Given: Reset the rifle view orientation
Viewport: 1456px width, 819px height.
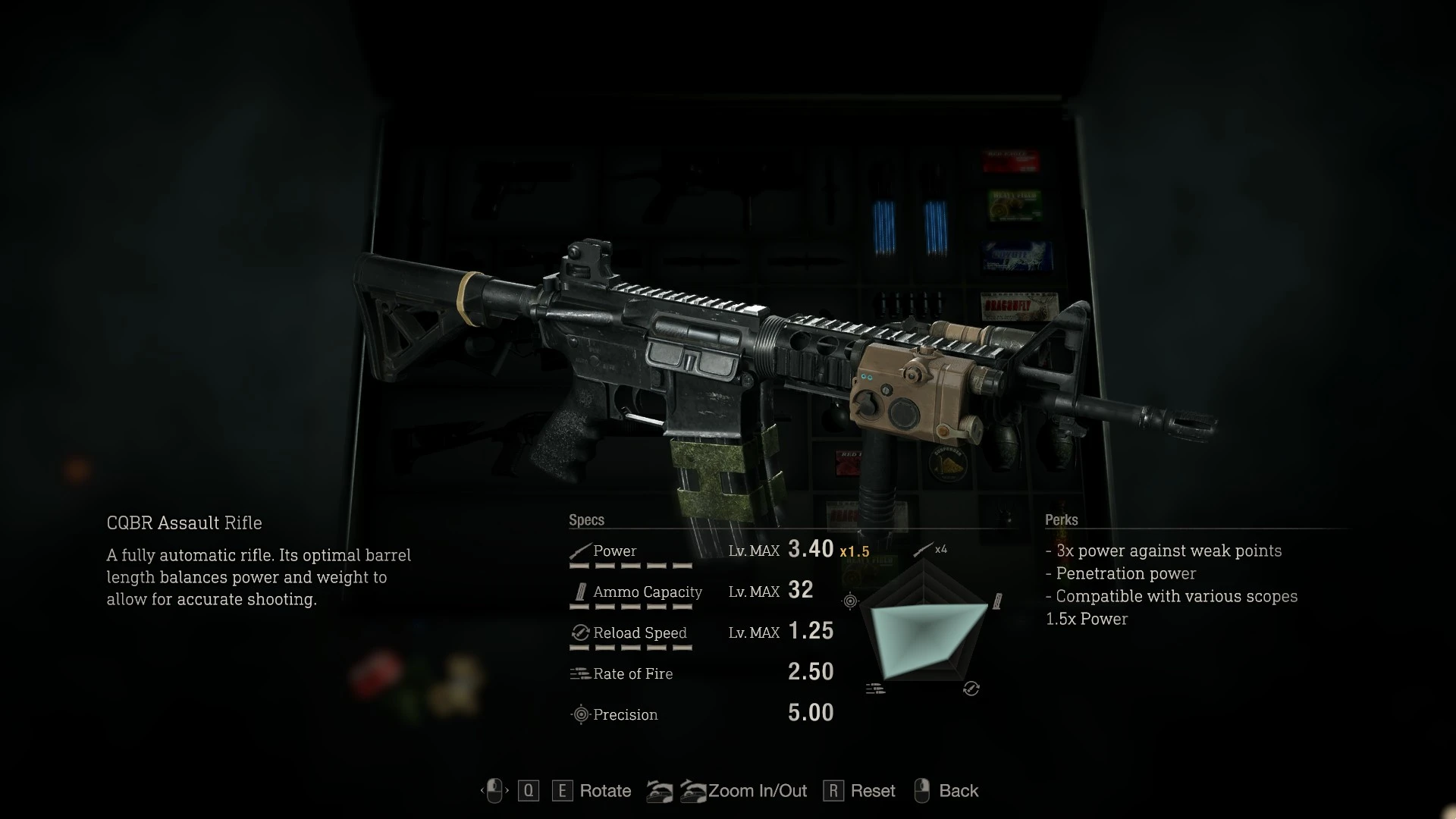Looking at the screenshot, I should point(872,791).
